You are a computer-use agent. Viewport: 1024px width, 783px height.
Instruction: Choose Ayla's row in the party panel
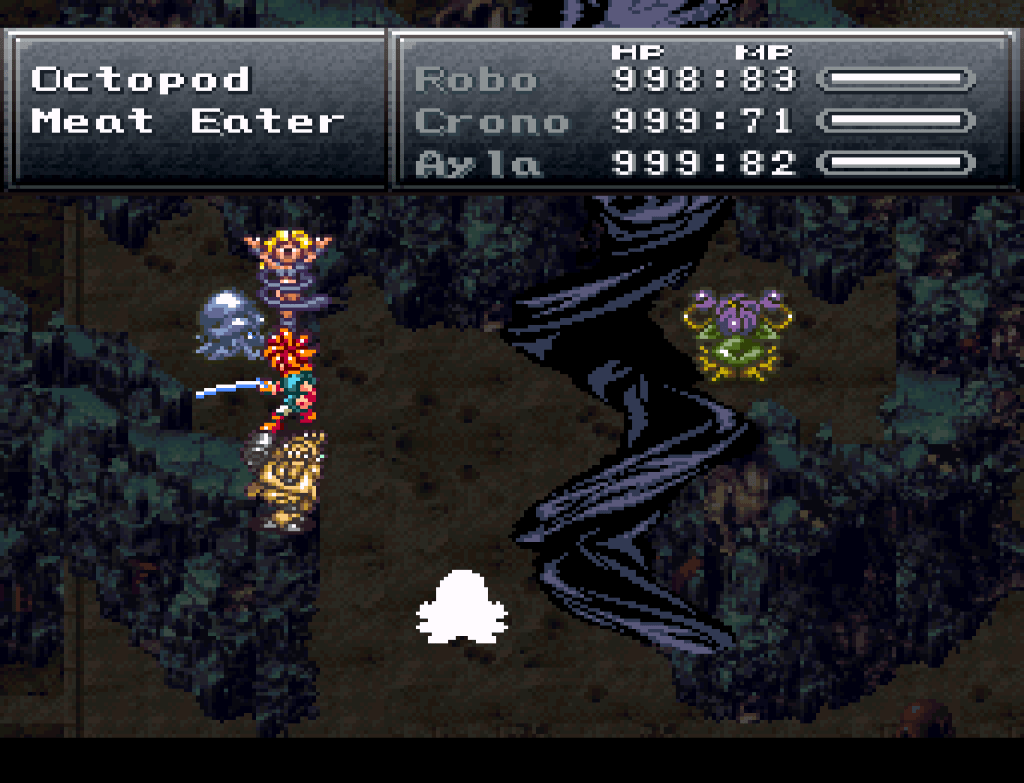479,163
